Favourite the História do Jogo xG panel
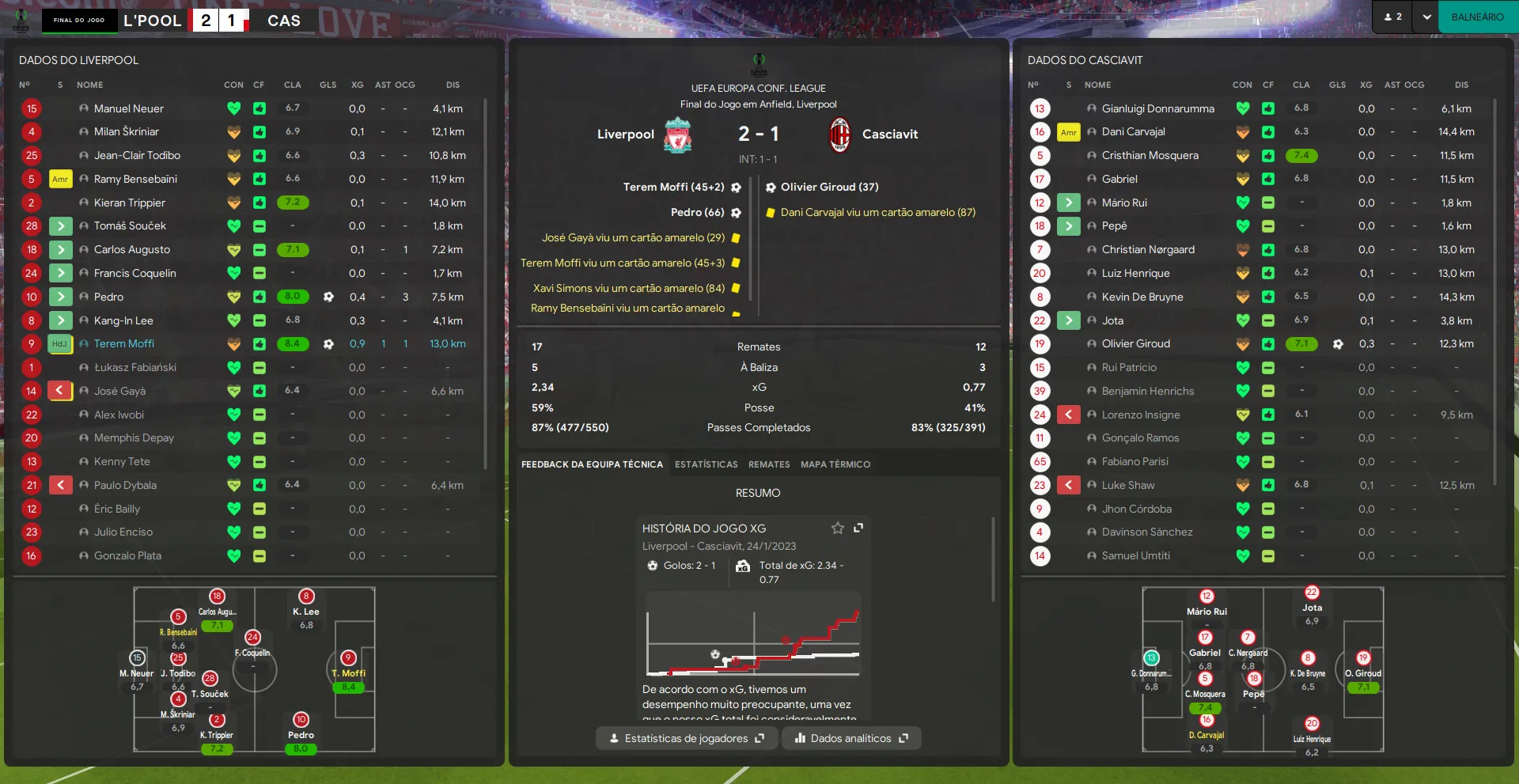The width and height of the screenshot is (1519, 784). (x=837, y=528)
